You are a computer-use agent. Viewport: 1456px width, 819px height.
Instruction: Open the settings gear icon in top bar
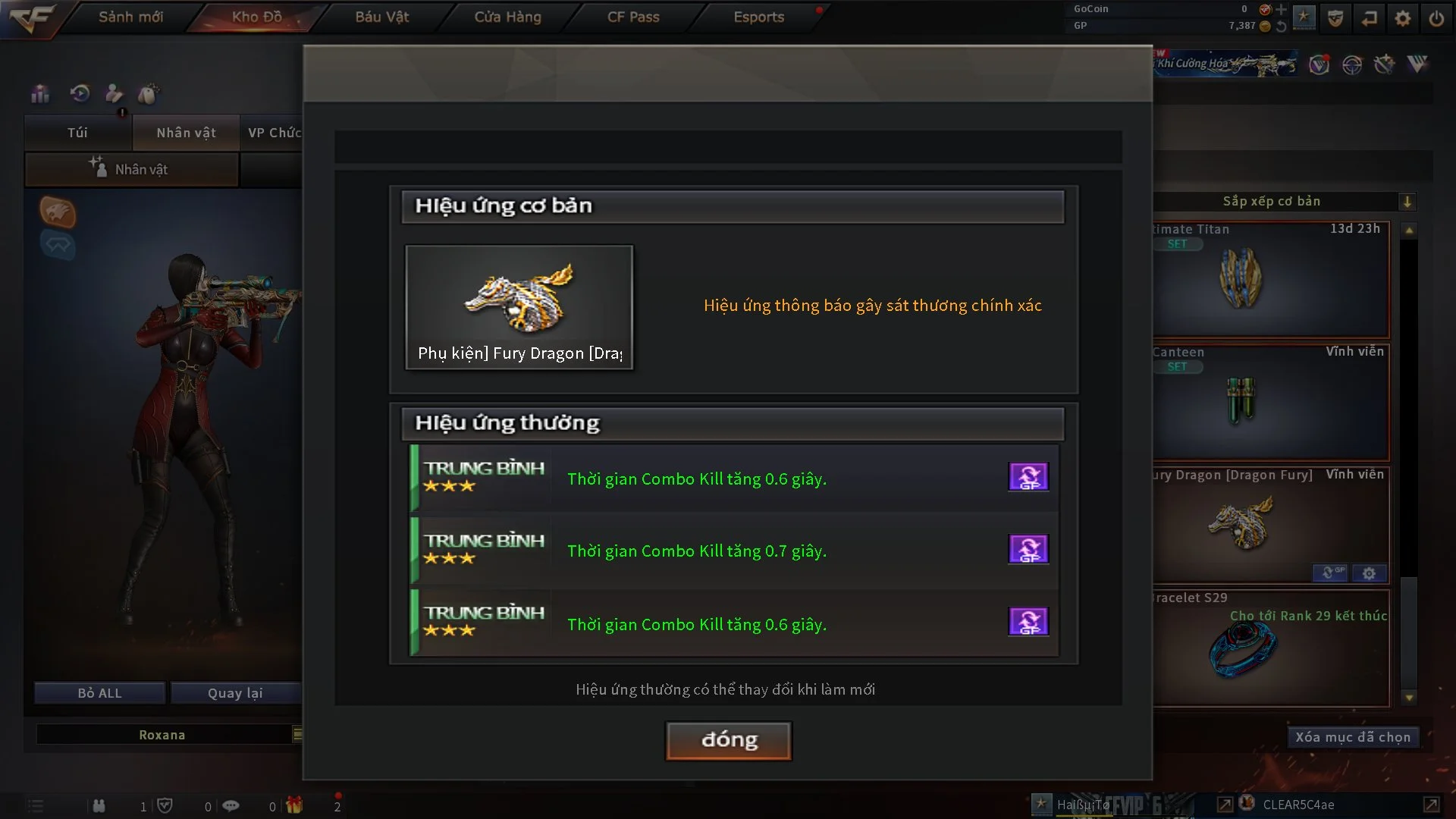(1403, 17)
